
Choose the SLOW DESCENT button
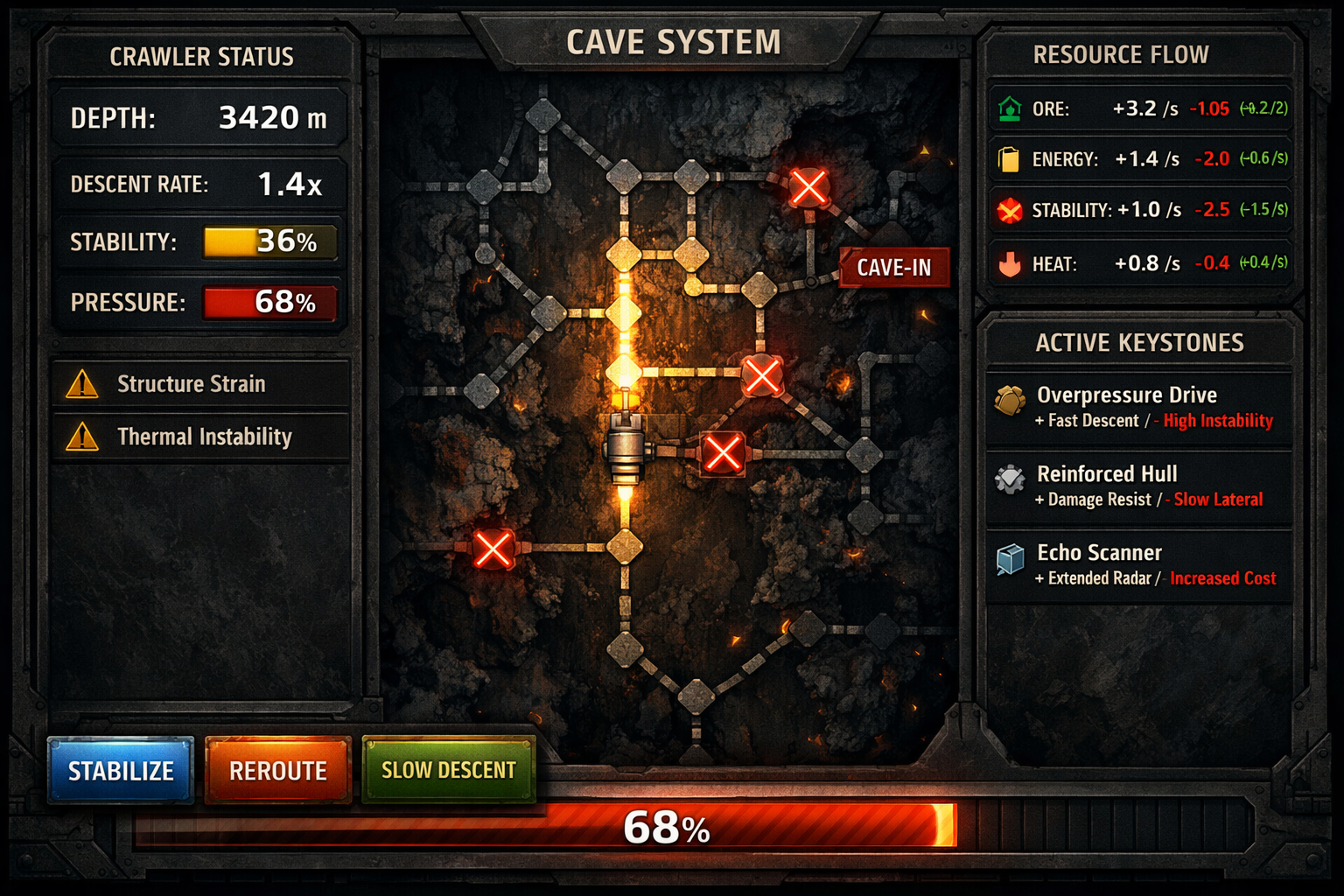coord(448,770)
